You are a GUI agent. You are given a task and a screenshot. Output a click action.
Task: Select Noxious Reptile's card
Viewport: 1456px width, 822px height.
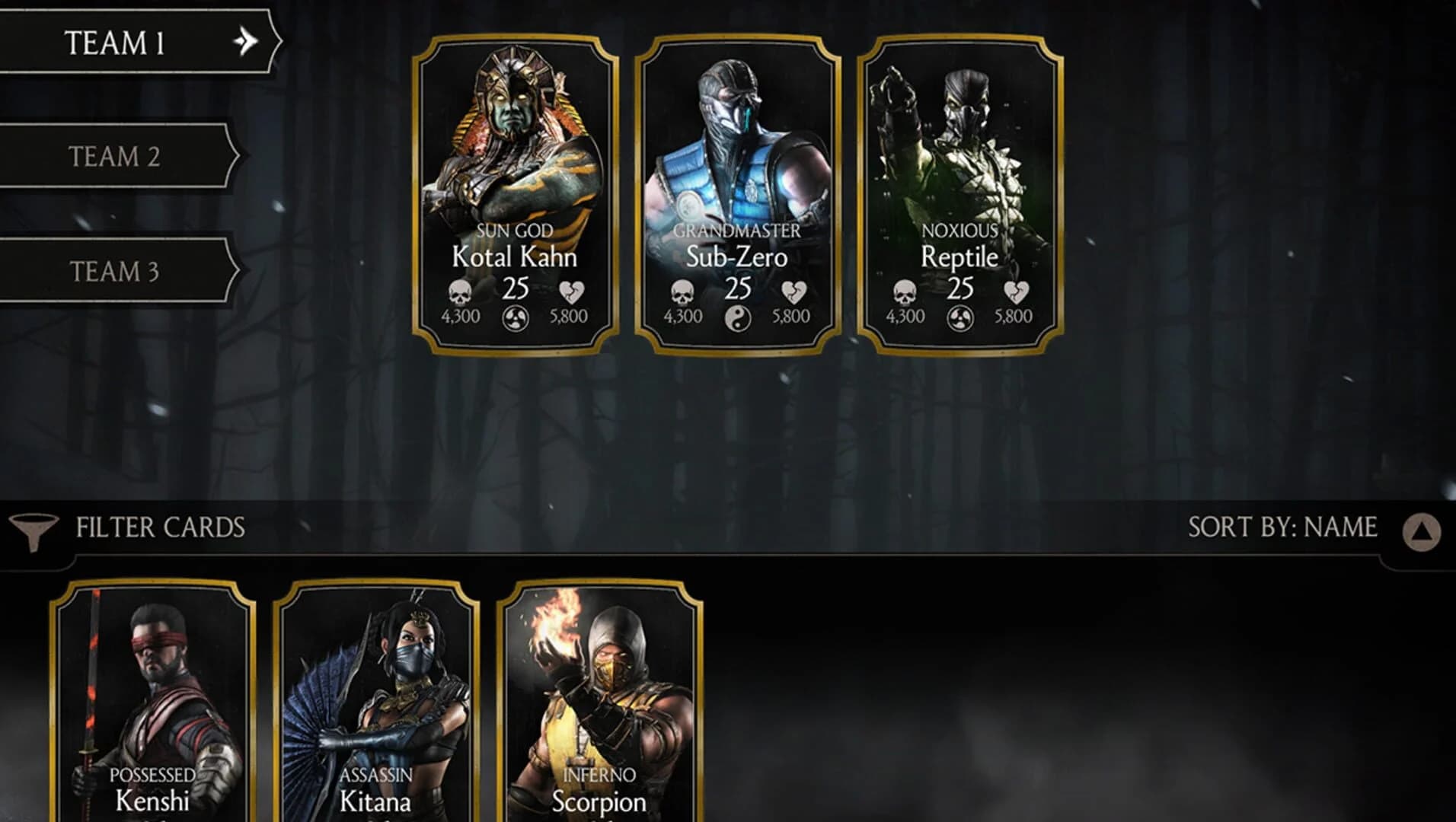click(960, 194)
